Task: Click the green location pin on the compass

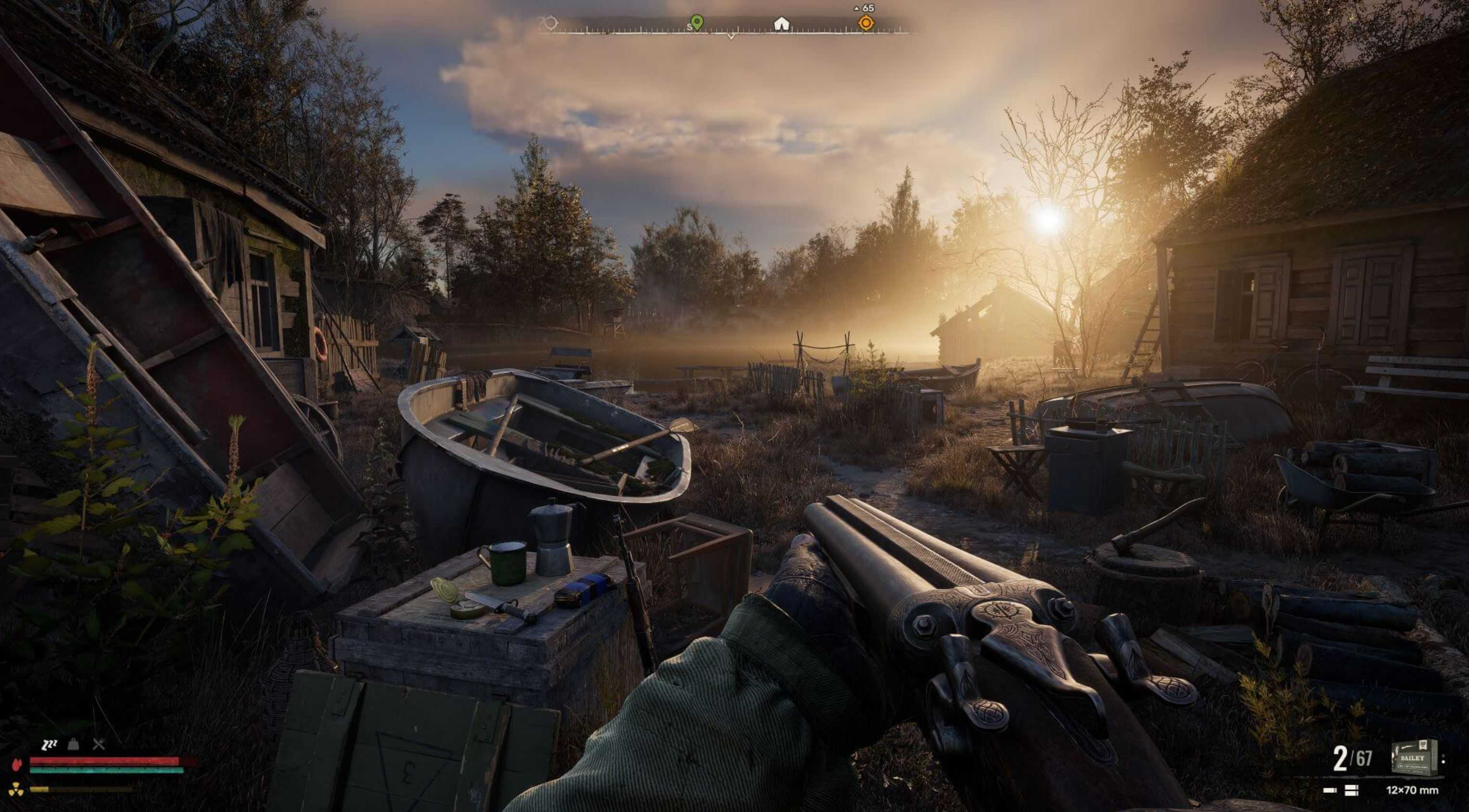Action: 697,22
